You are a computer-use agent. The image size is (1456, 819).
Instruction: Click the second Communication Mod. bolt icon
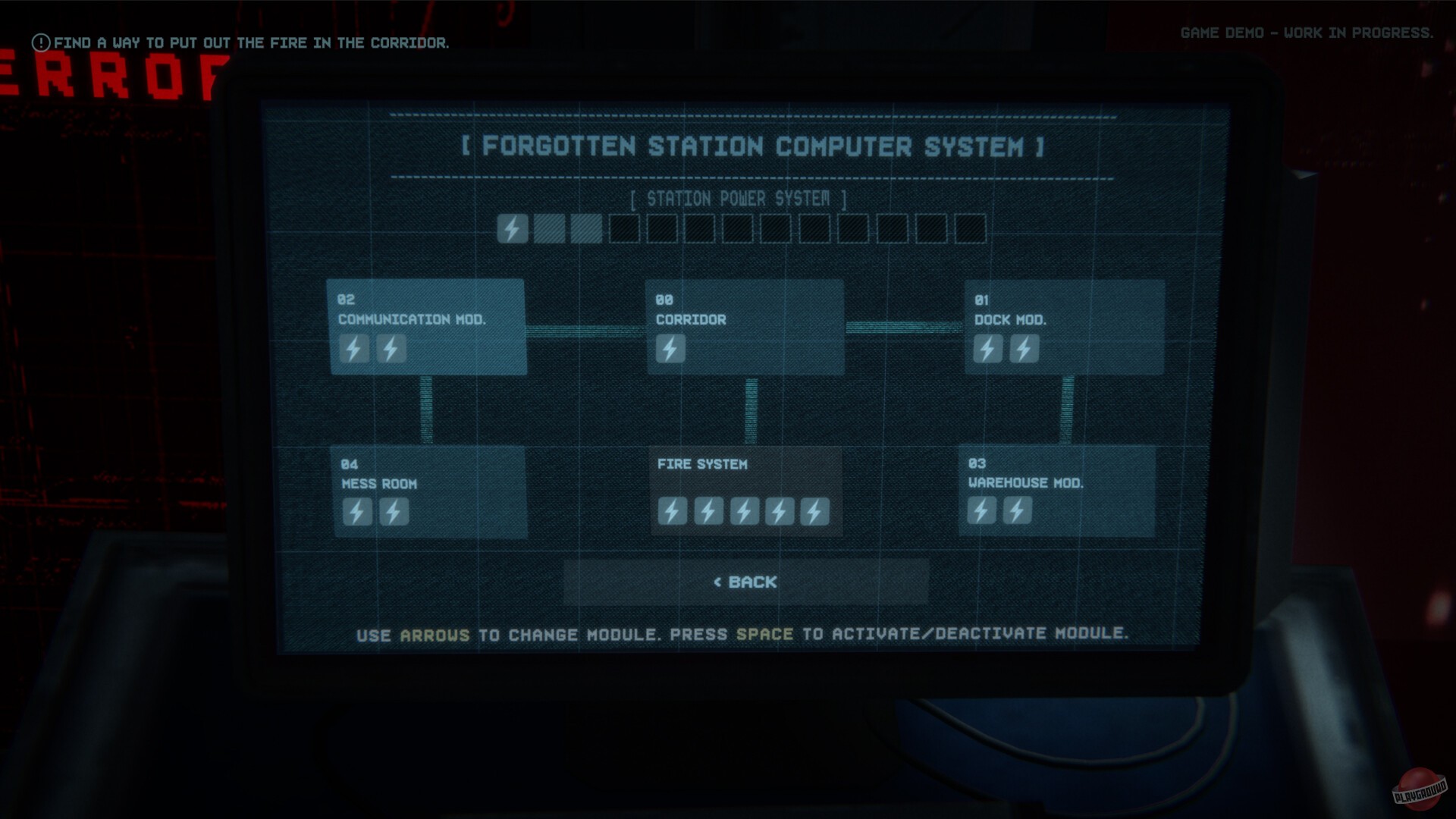pyautogui.click(x=391, y=349)
